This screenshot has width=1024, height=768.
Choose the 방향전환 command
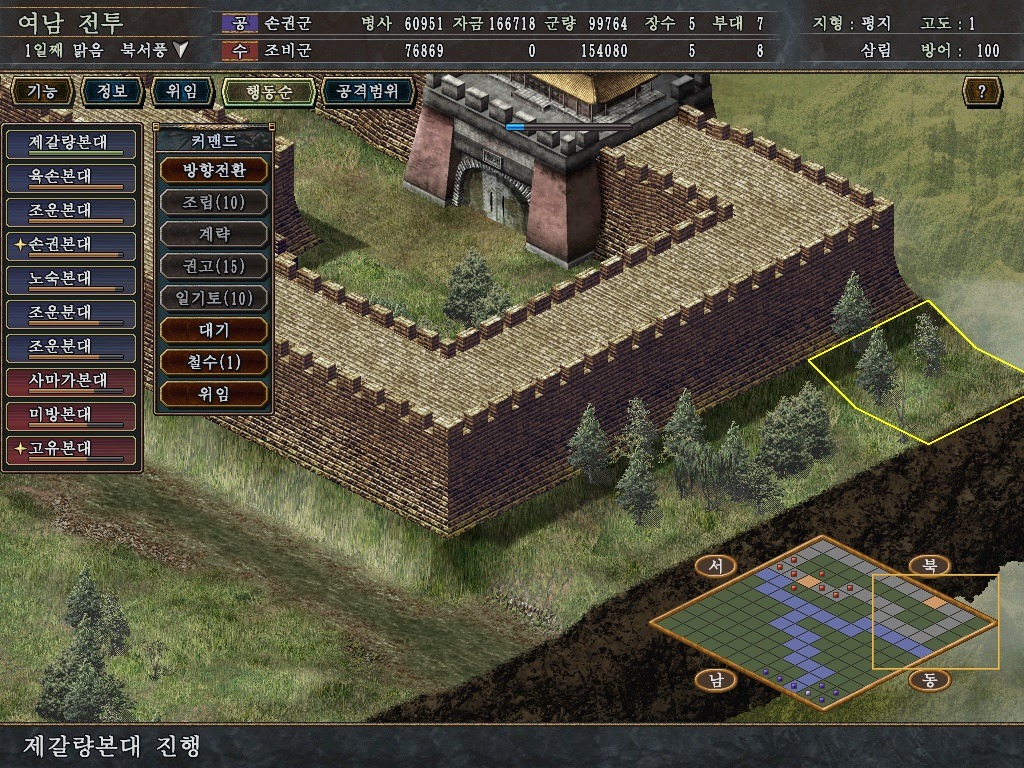[213, 169]
